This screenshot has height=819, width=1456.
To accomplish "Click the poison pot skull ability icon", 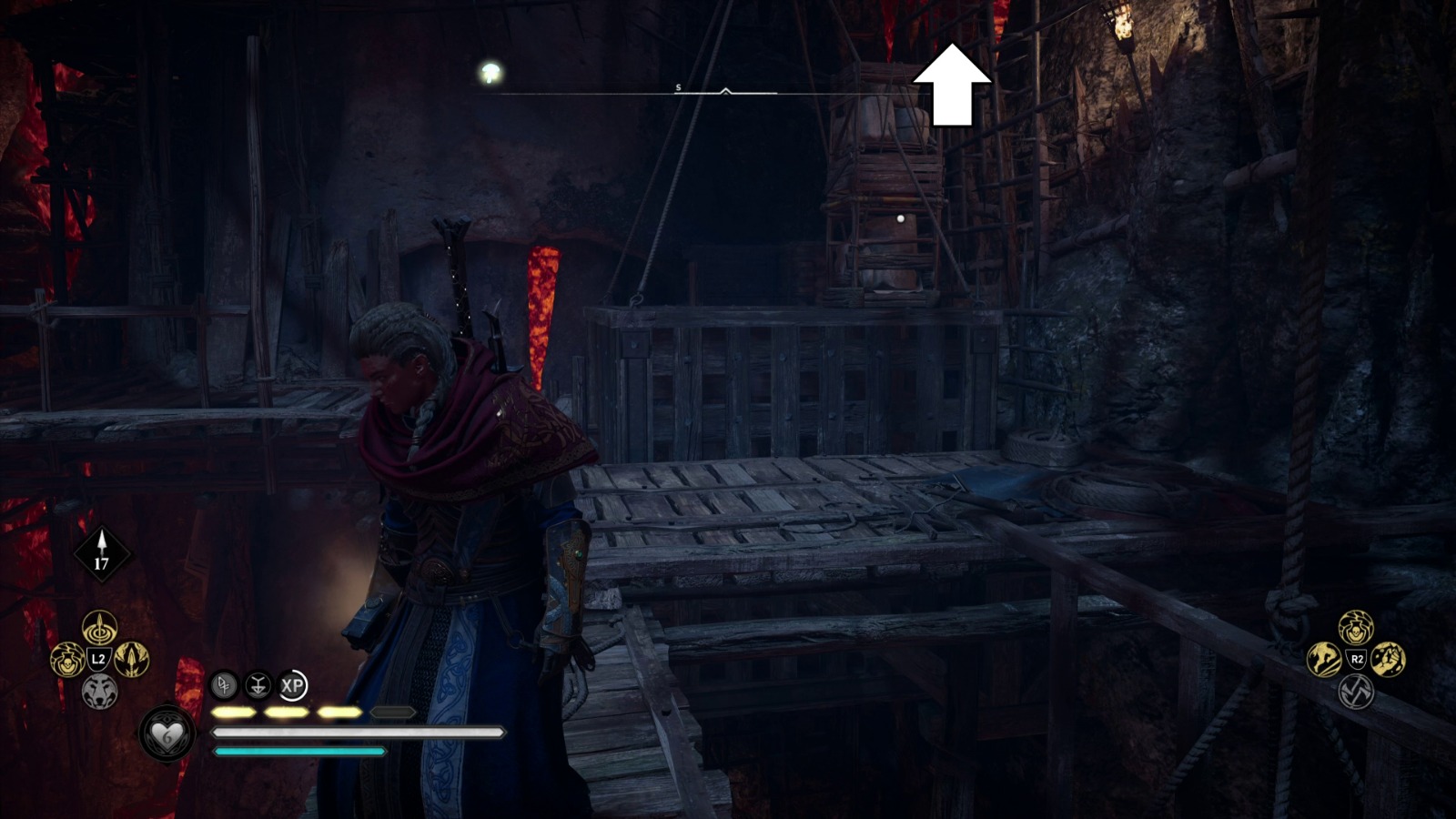I will (68, 660).
